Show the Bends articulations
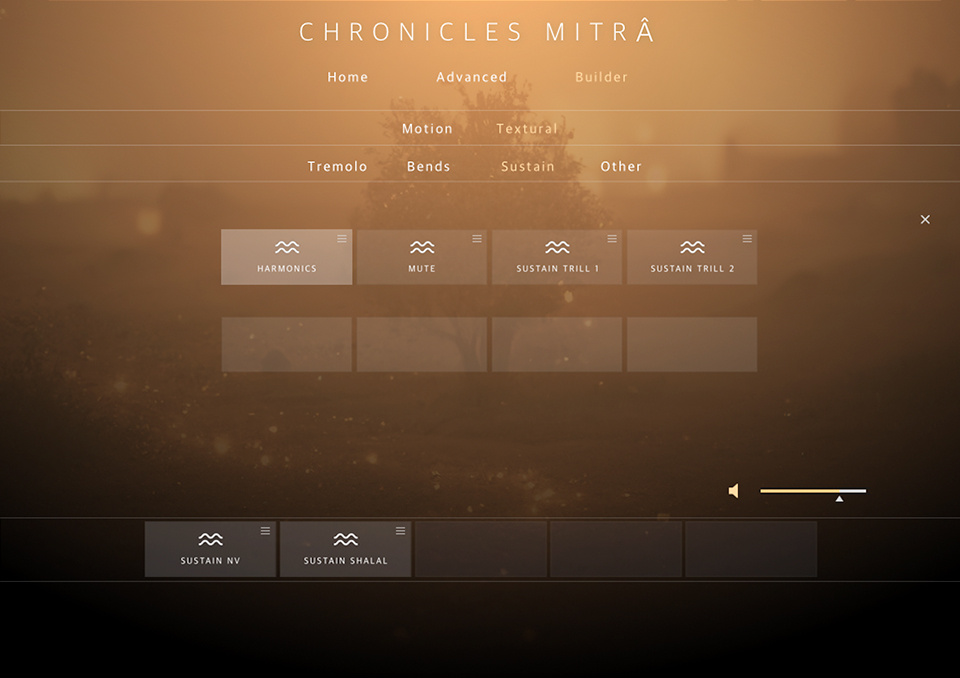Image resolution: width=960 pixels, height=678 pixels. point(428,167)
